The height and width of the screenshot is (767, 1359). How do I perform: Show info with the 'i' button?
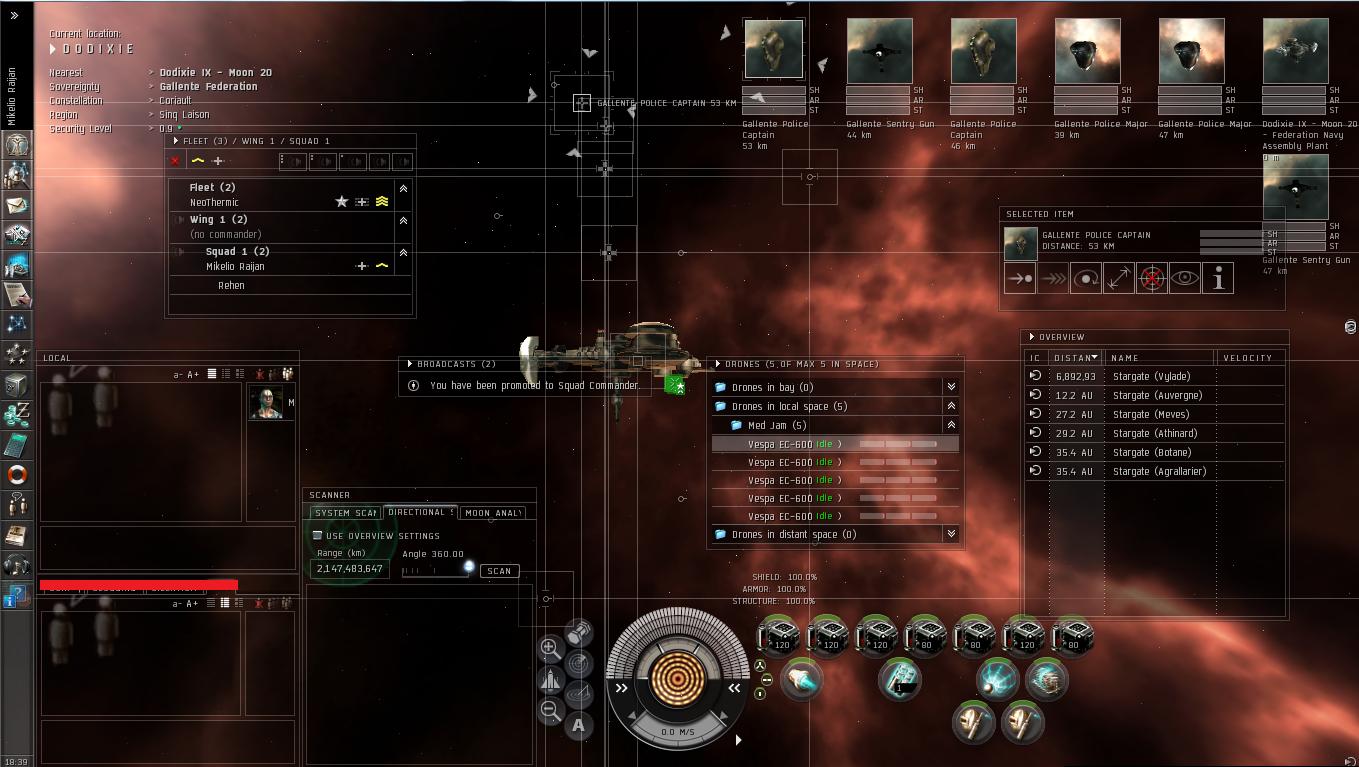(1218, 279)
